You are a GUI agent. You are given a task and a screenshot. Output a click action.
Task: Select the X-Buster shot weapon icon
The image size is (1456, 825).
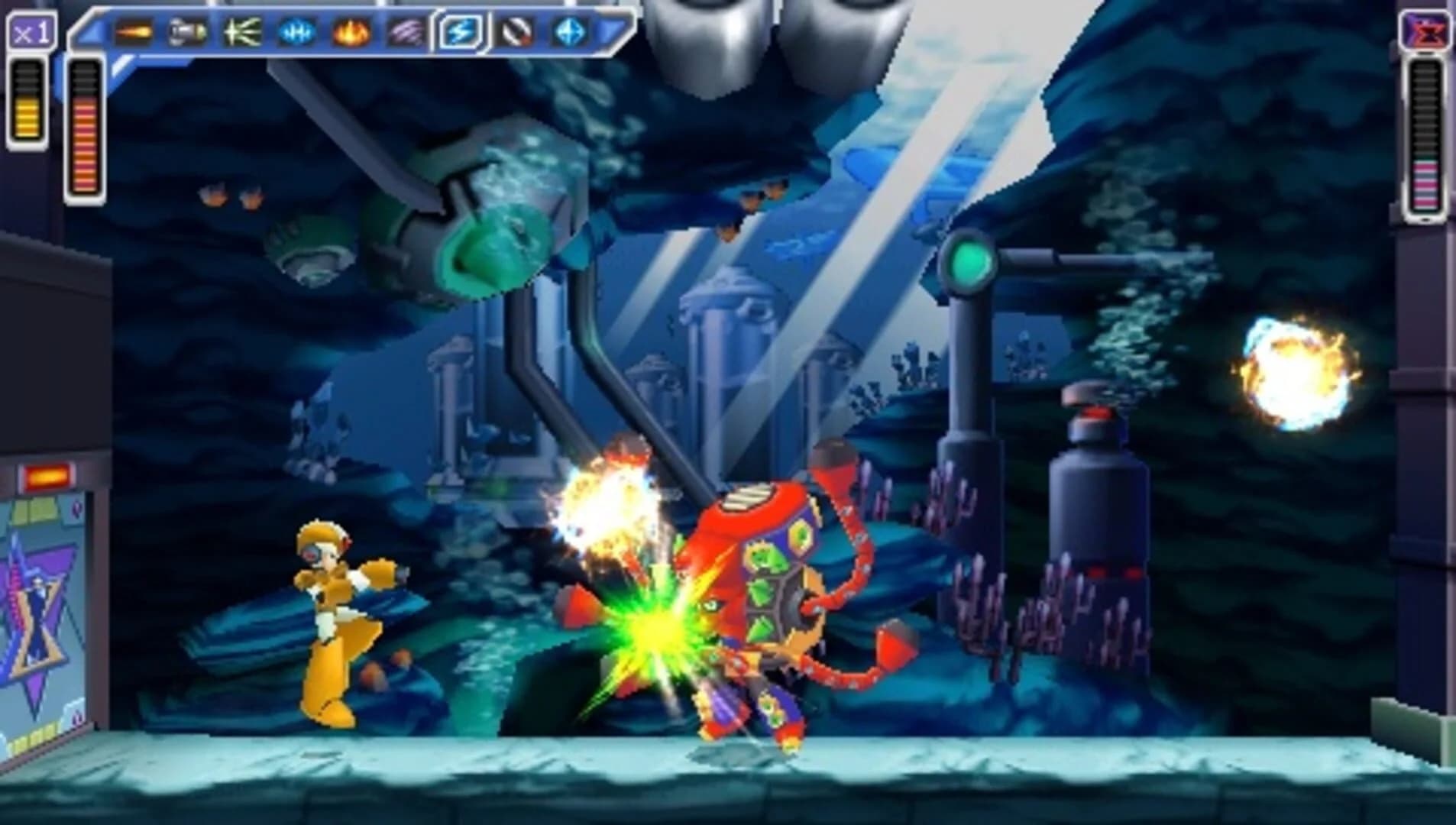(x=136, y=31)
